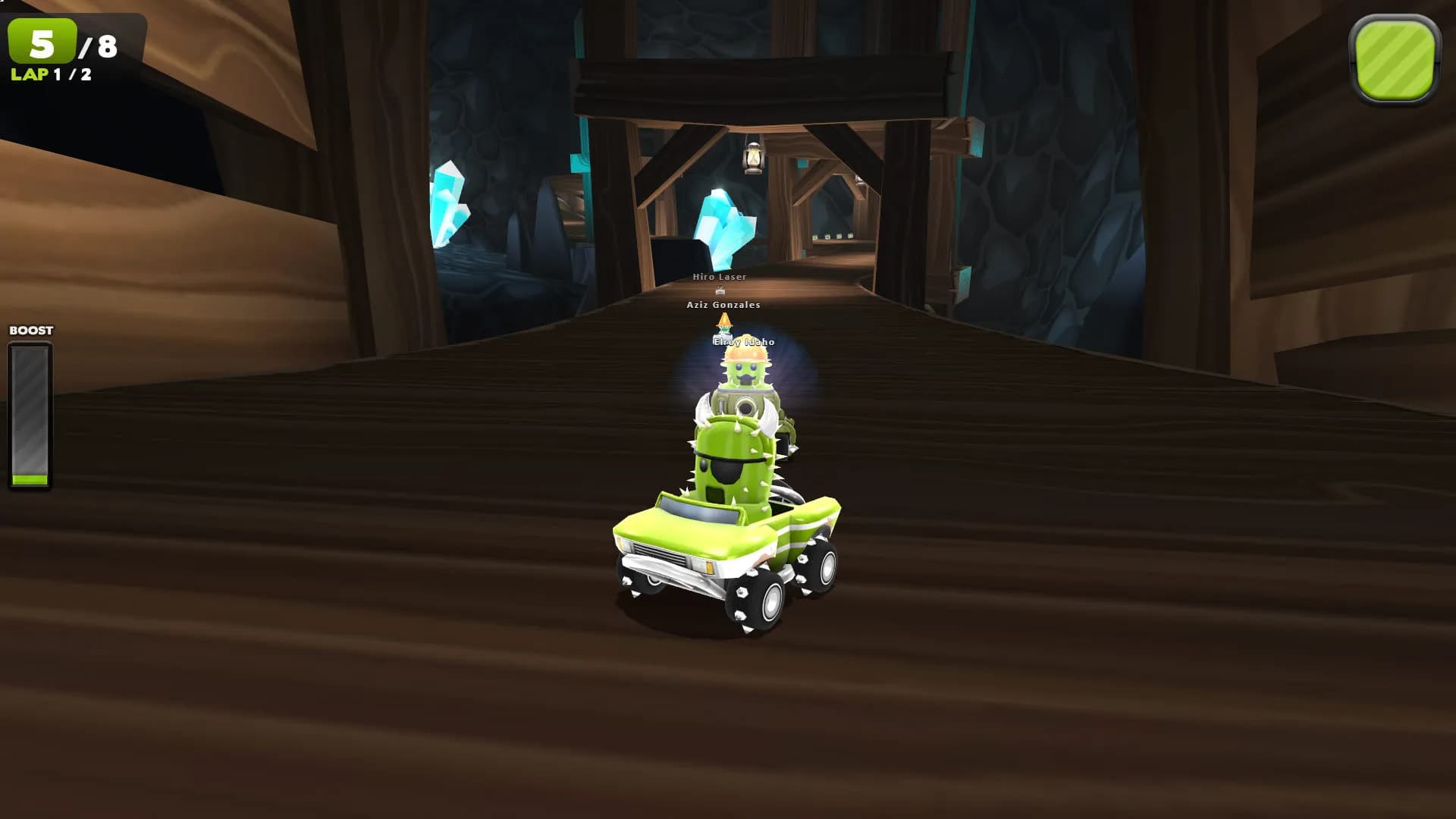Click the wooden overhead beam in the tunnel
Image resolution: width=1456 pixels, height=819 pixels.
pos(766,83)
